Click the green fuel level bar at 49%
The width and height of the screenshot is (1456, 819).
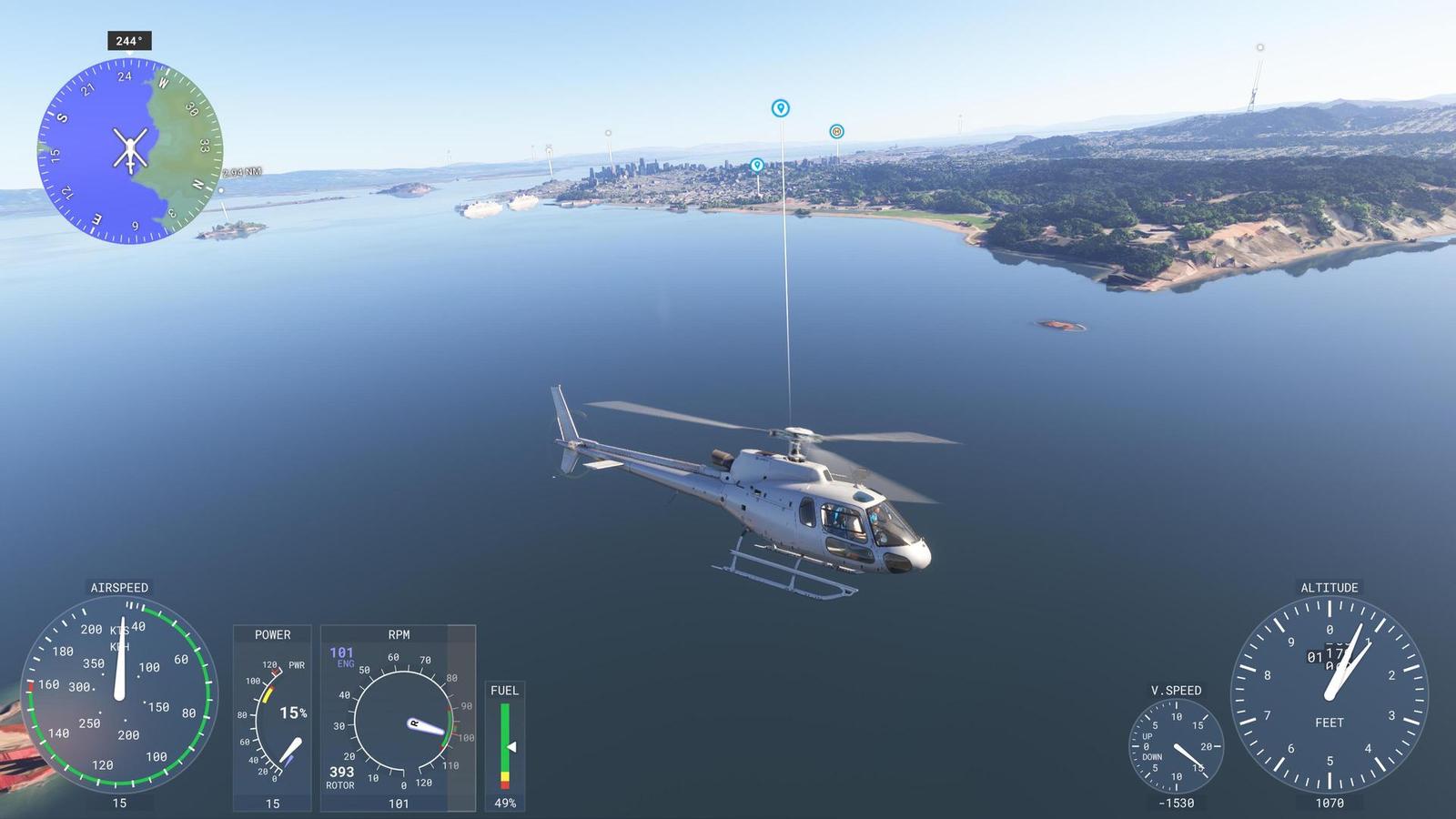click(x=503, y=735)
